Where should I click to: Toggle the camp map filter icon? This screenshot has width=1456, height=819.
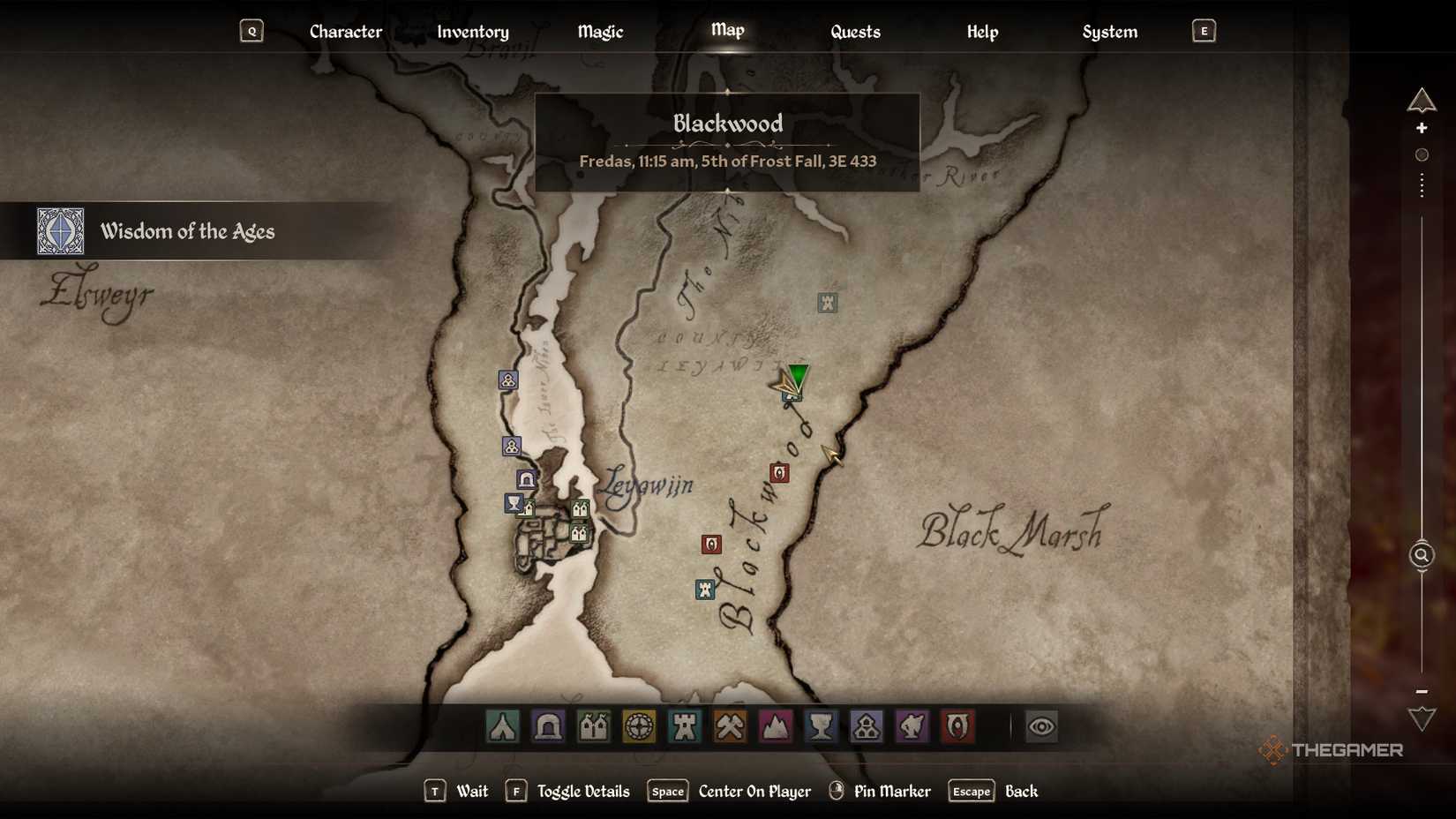click(x=501, y=726)
